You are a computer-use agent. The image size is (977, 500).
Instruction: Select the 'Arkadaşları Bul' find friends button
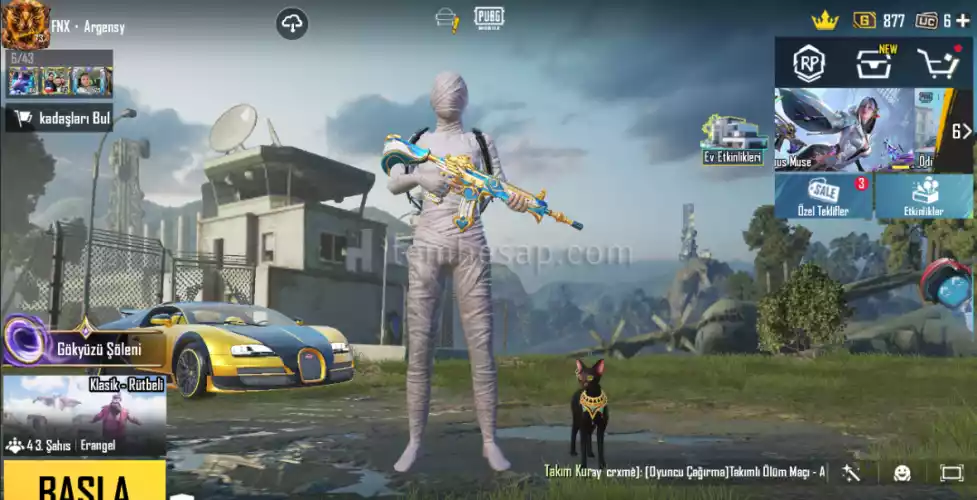[x=60, y=119]
